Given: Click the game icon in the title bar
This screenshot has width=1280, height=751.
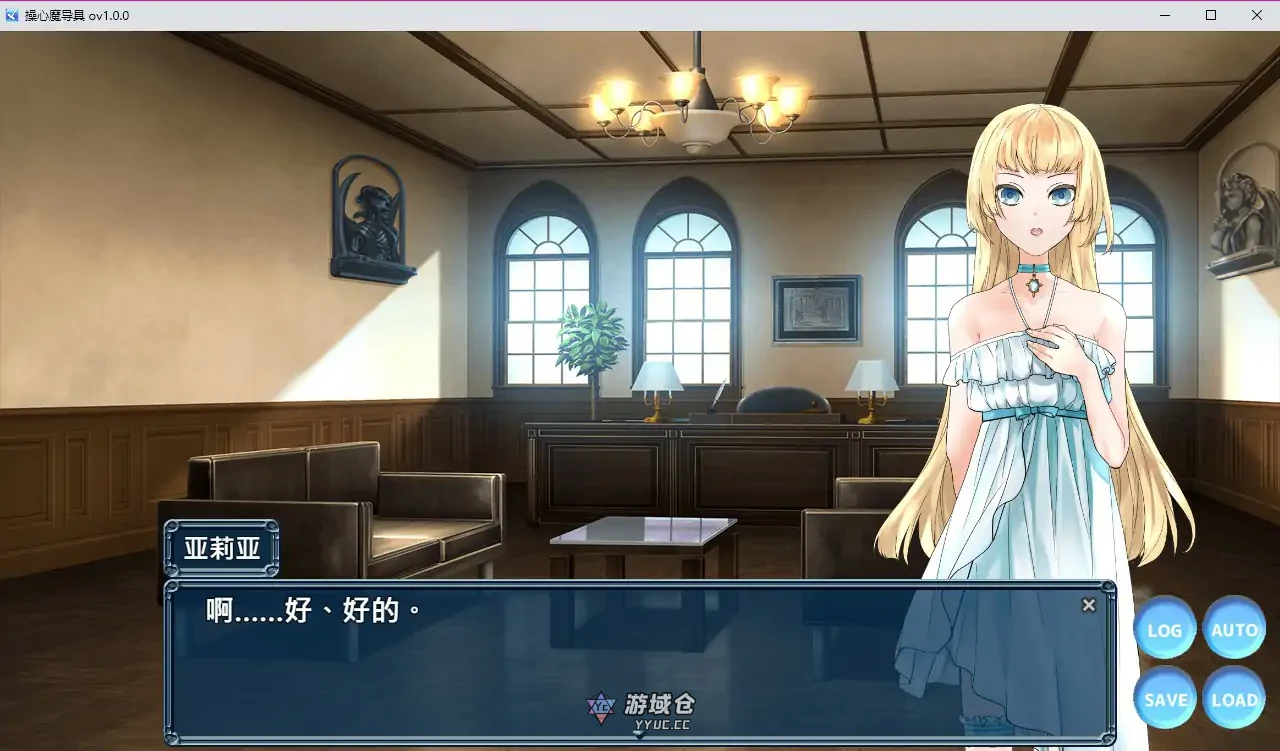Looking at the screenshot, I should (x=11, y=15).
